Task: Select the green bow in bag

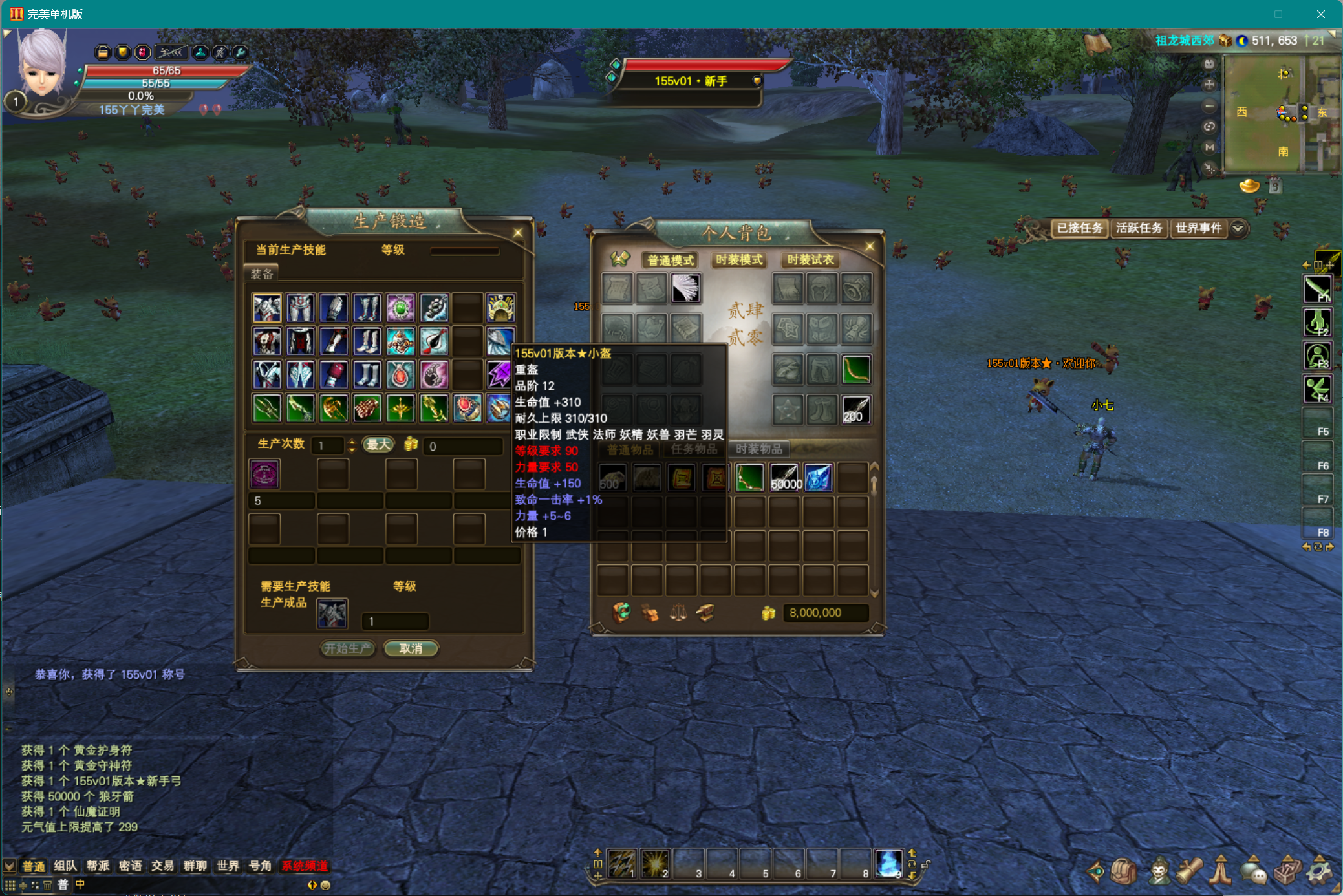Action: 750,478
